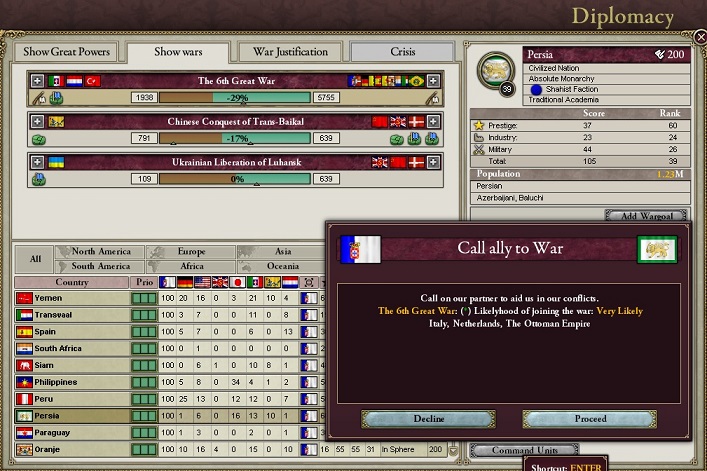The image size is (707, 471).
Task: Select the Crisis tab
Action: (x=402, y=52)
